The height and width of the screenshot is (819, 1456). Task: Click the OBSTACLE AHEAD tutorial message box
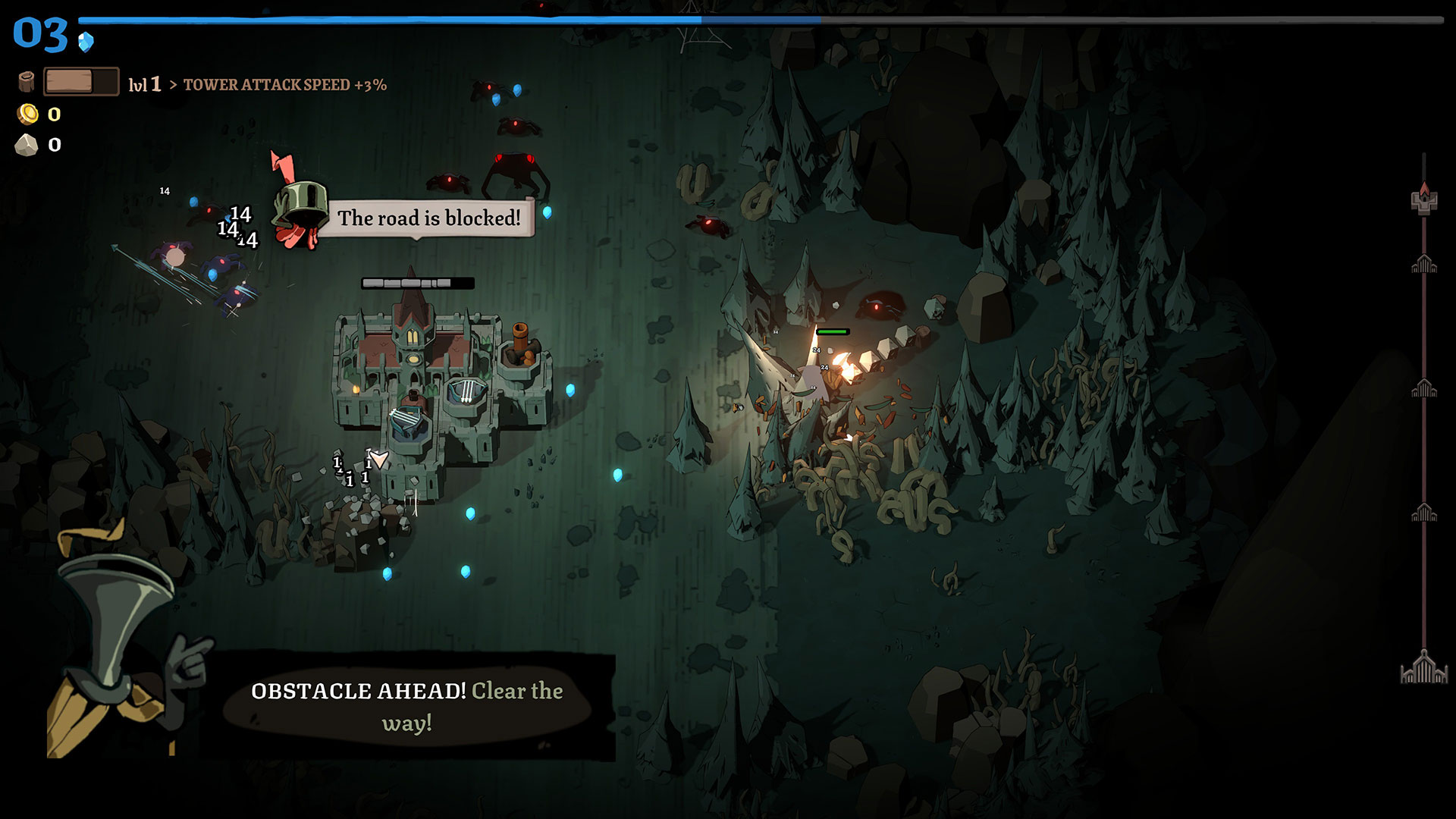click(x=407, y=706)
